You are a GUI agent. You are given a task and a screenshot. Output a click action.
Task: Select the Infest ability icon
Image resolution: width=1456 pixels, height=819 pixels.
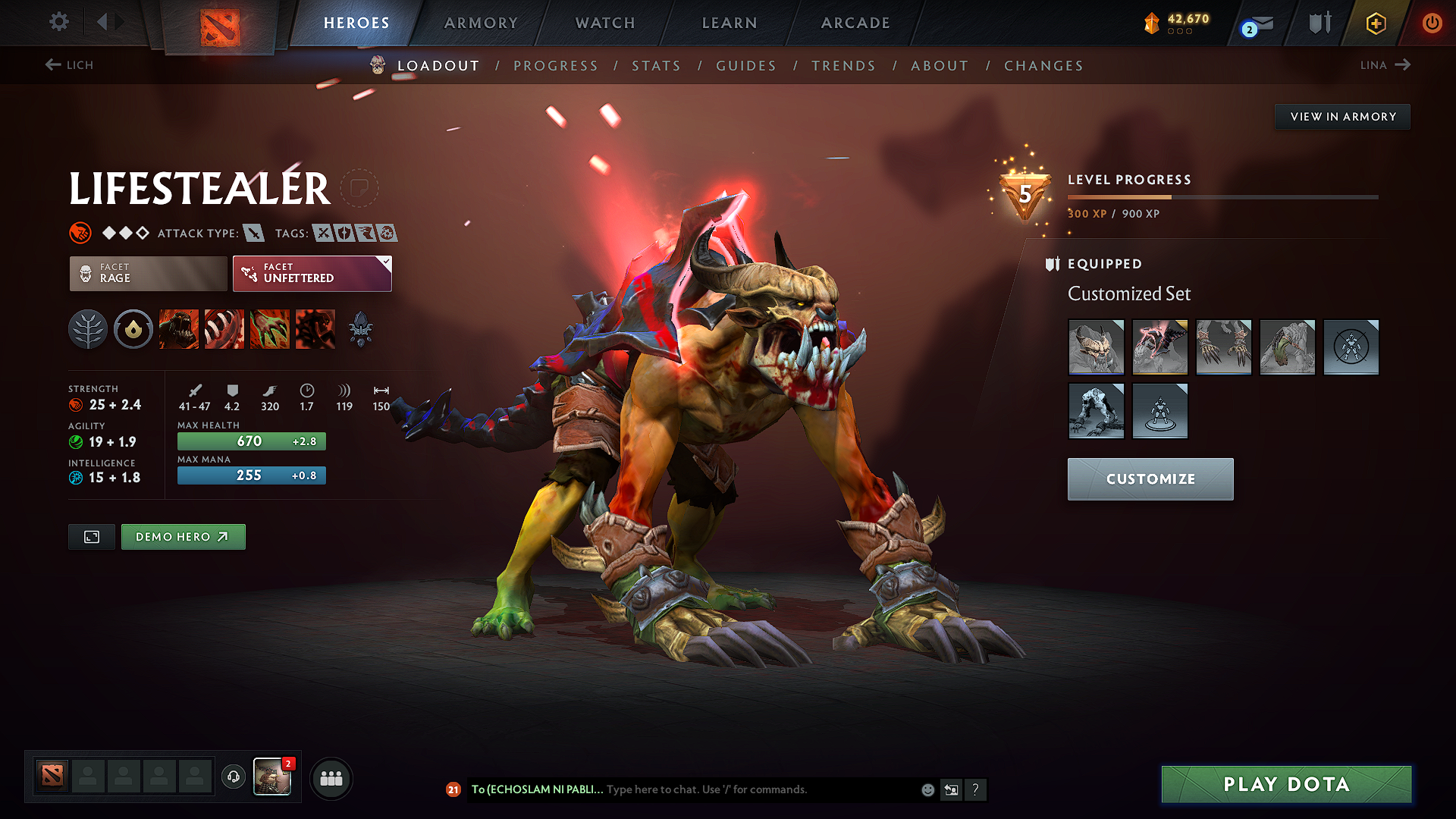315,328
